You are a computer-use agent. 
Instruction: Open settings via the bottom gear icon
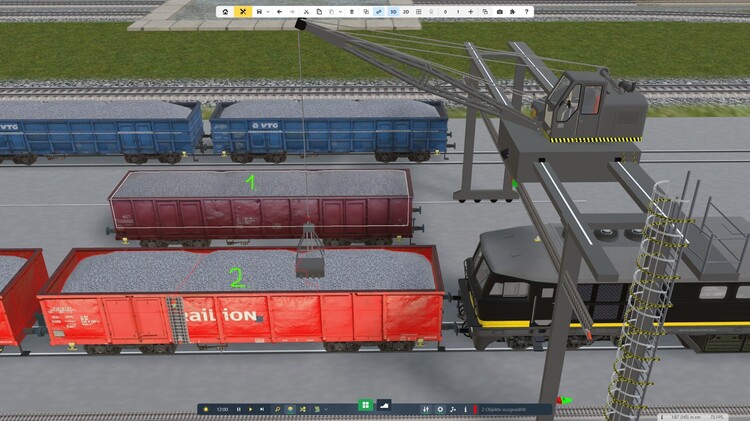point(441,409)
